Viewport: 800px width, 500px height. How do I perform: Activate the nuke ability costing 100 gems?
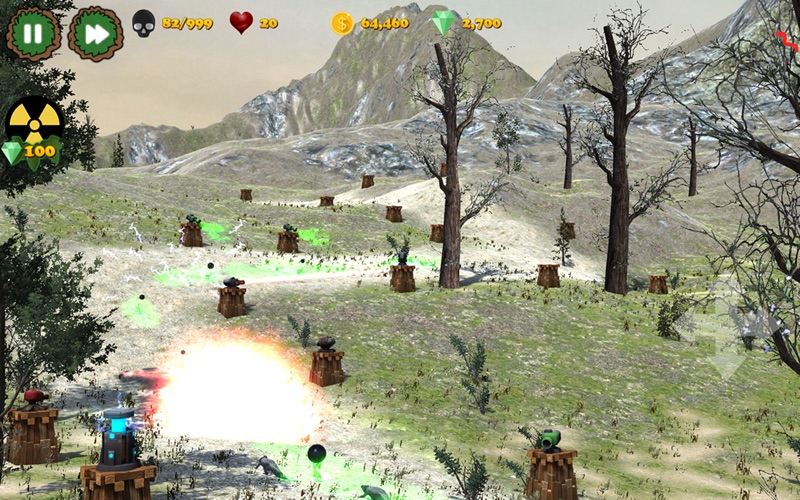[34, 127]
